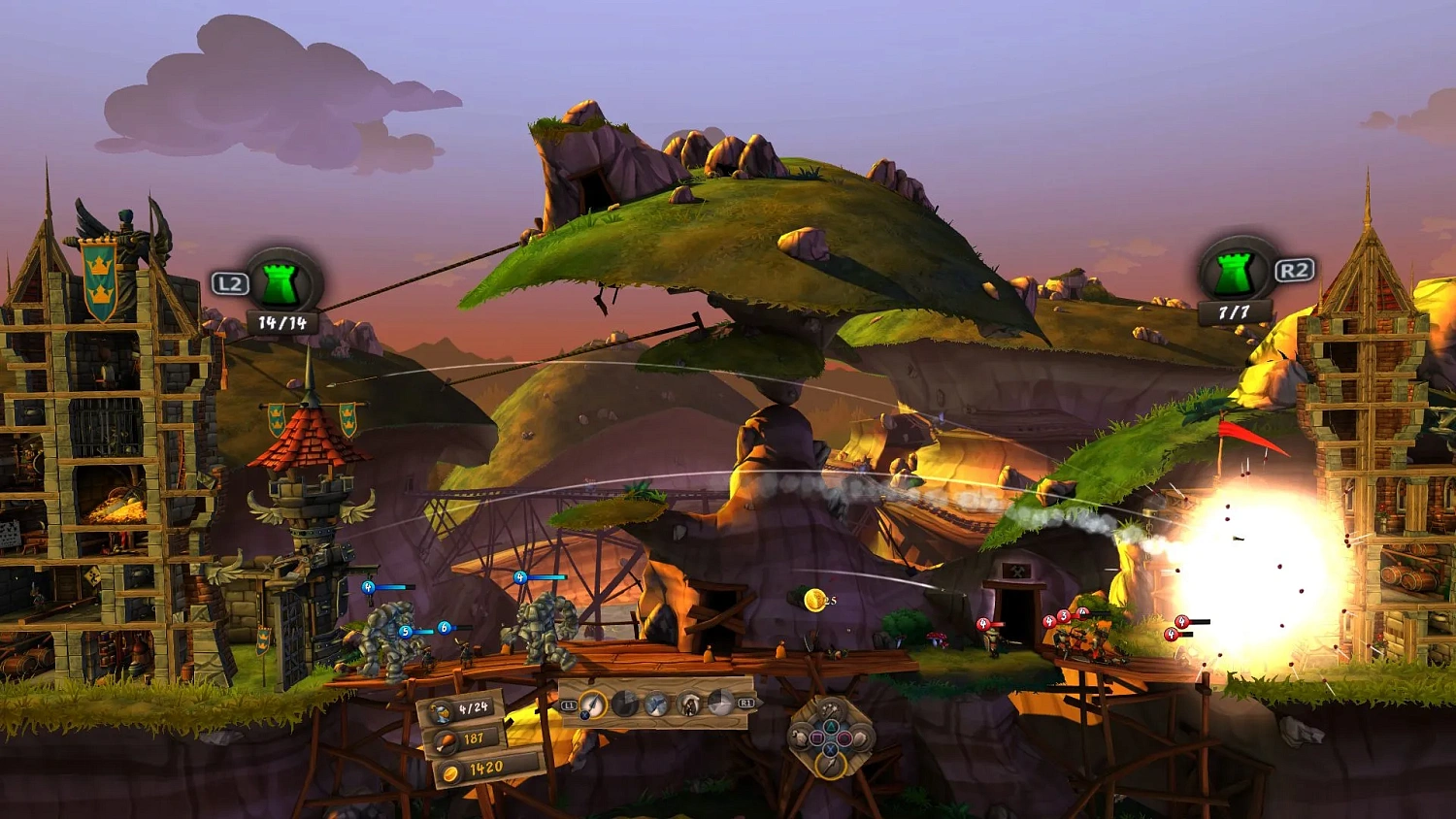
Task: Select the shield ability on the wheel
Action: click(860, 737)
